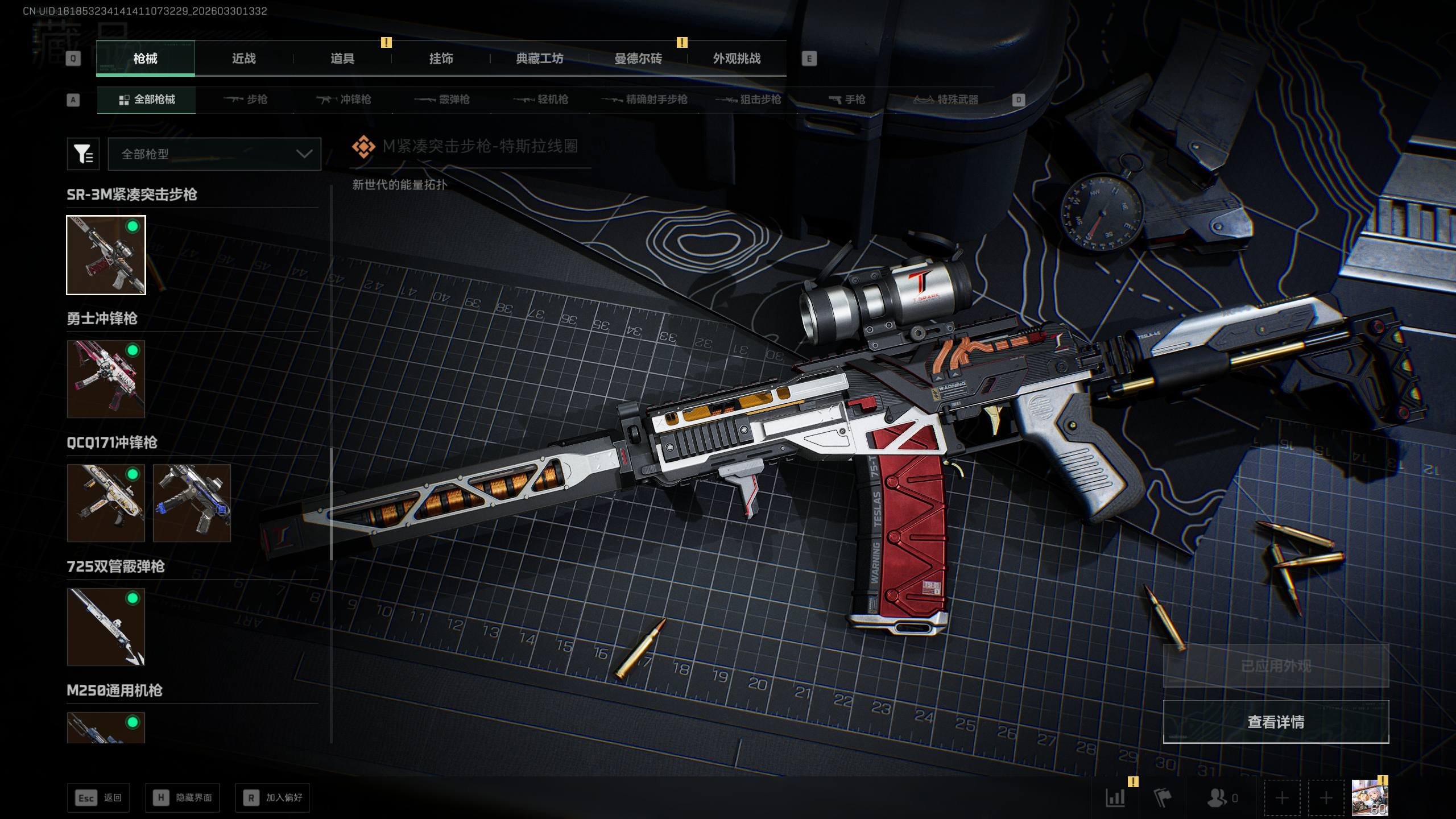Open the player avatar in bottom bar
The image size is (1456, 819).
click(x=1370, y=798)
